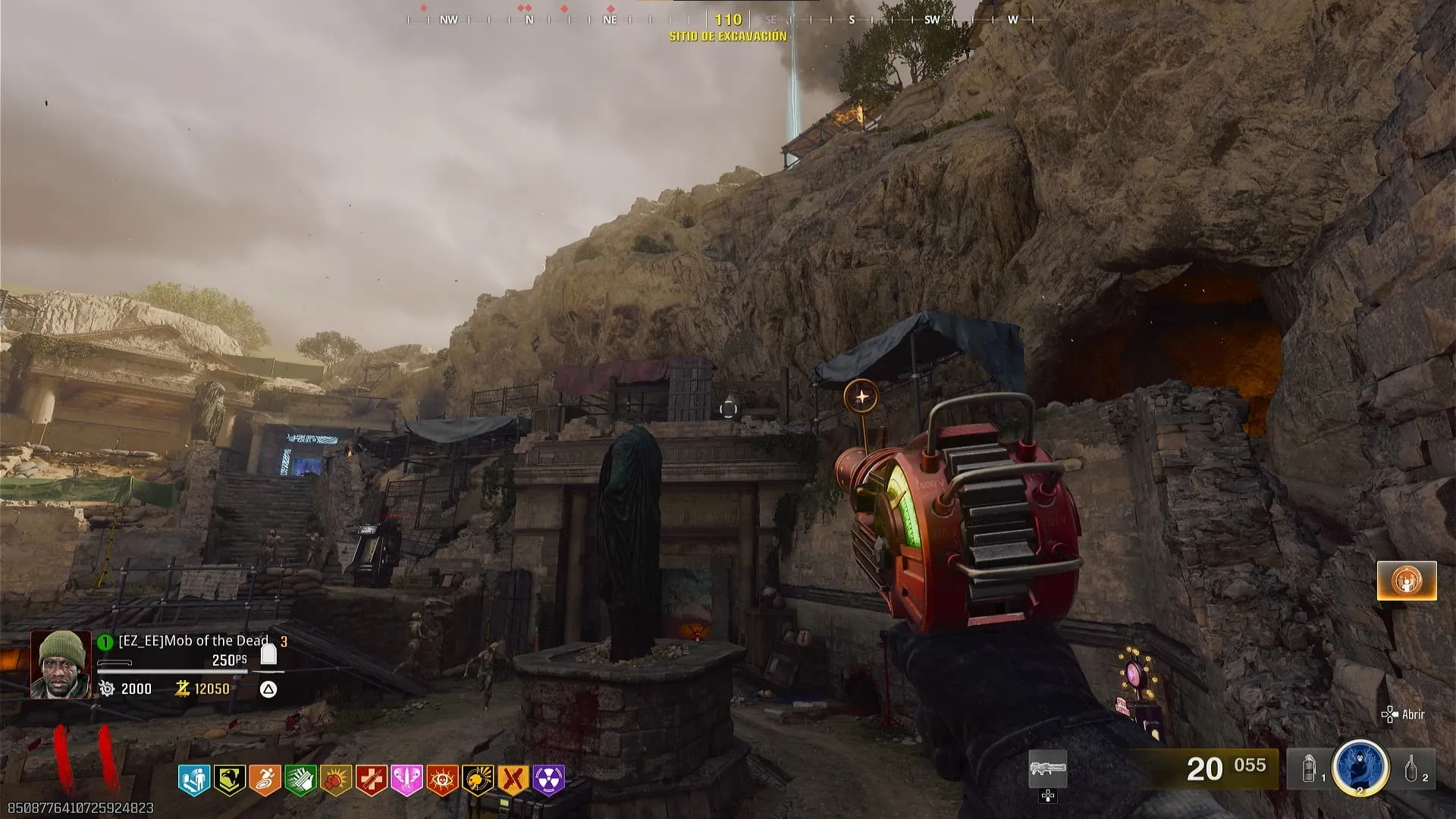This screenshot has width=1456, height=819.
Task: Click the black and yellow eagle perk
Action: click(x=229, y=780)
